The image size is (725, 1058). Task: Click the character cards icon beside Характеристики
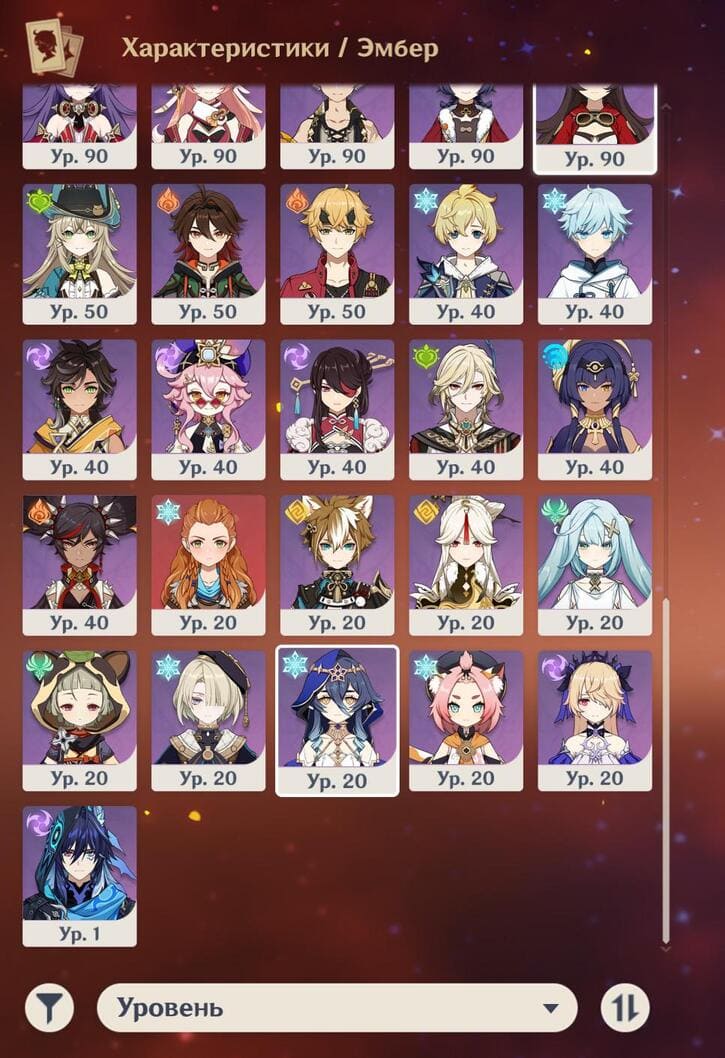[x=54, y=47]
